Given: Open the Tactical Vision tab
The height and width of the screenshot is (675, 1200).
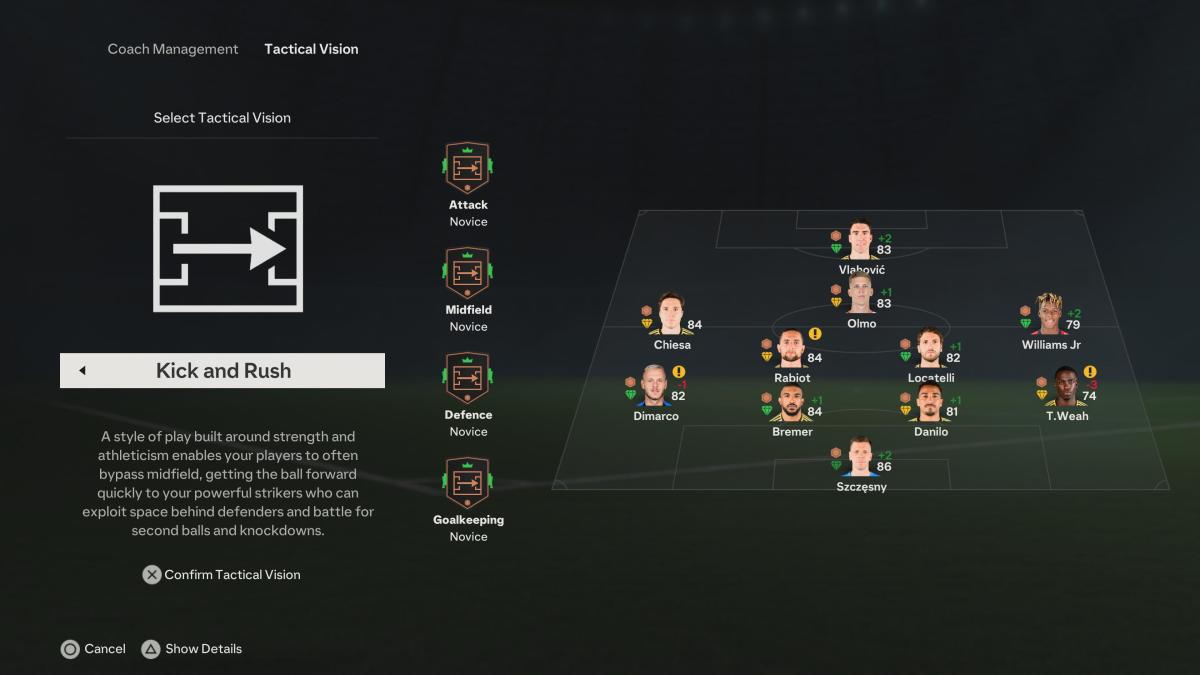Looking at the screenshot, I should (x=311, y=49).
